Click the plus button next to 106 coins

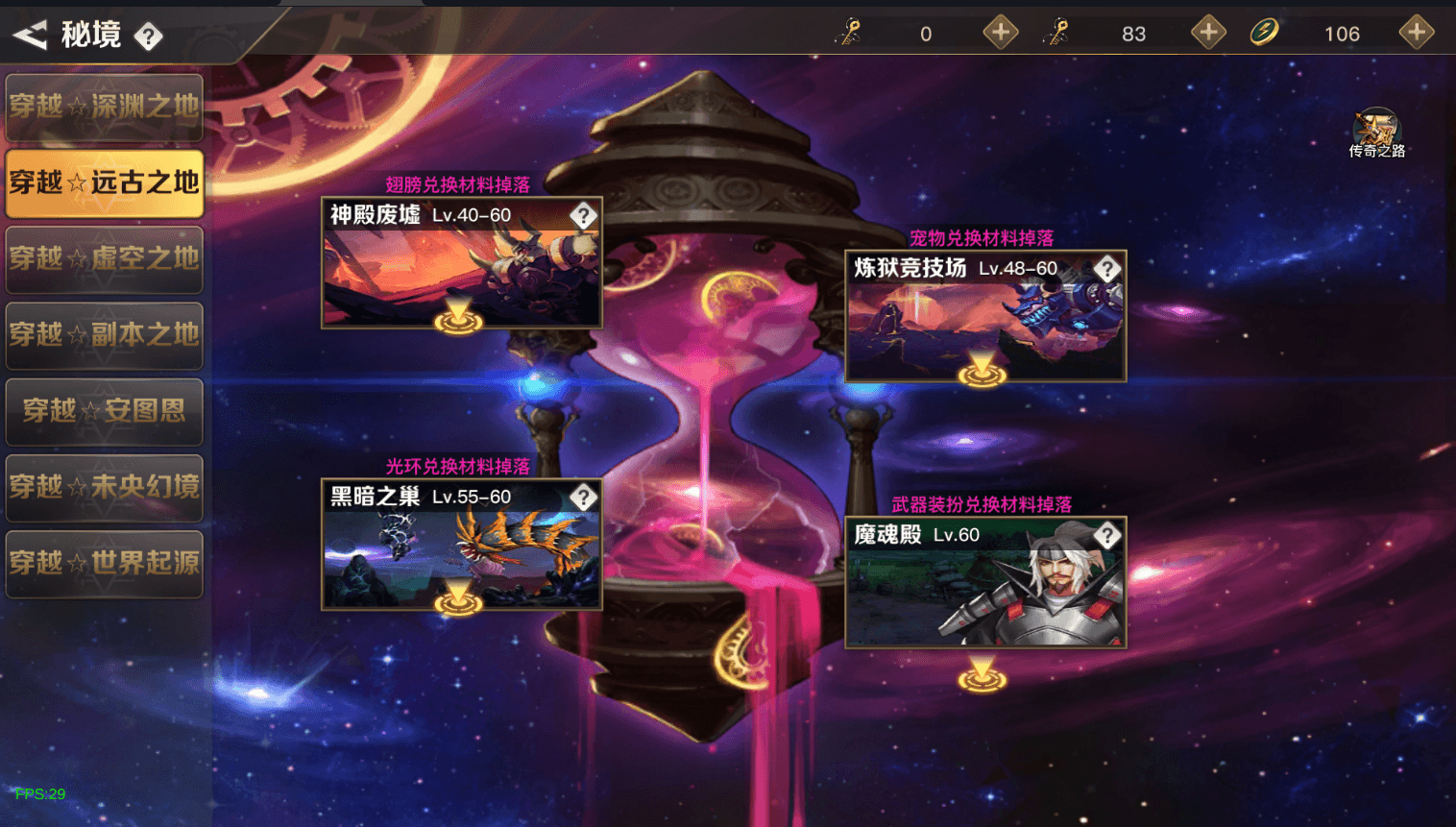(1416, 32)
